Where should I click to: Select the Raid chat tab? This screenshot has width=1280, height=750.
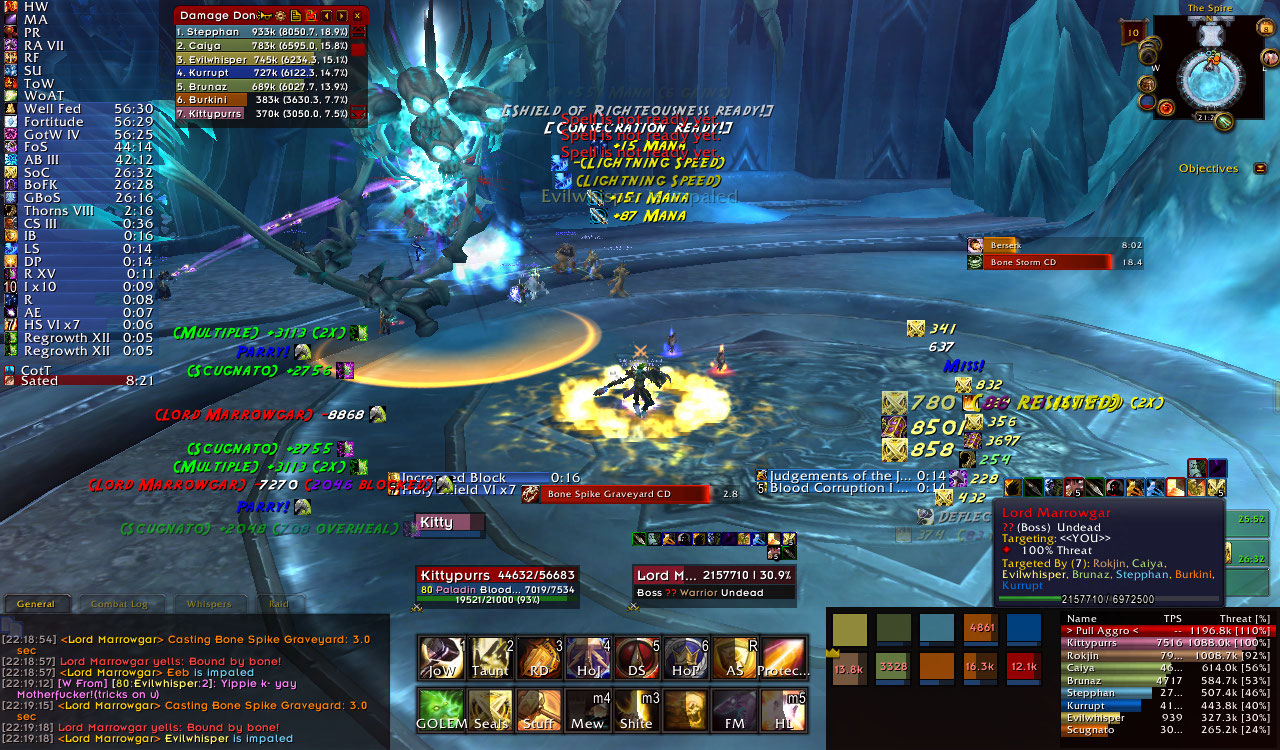click(x=279, y=604)
